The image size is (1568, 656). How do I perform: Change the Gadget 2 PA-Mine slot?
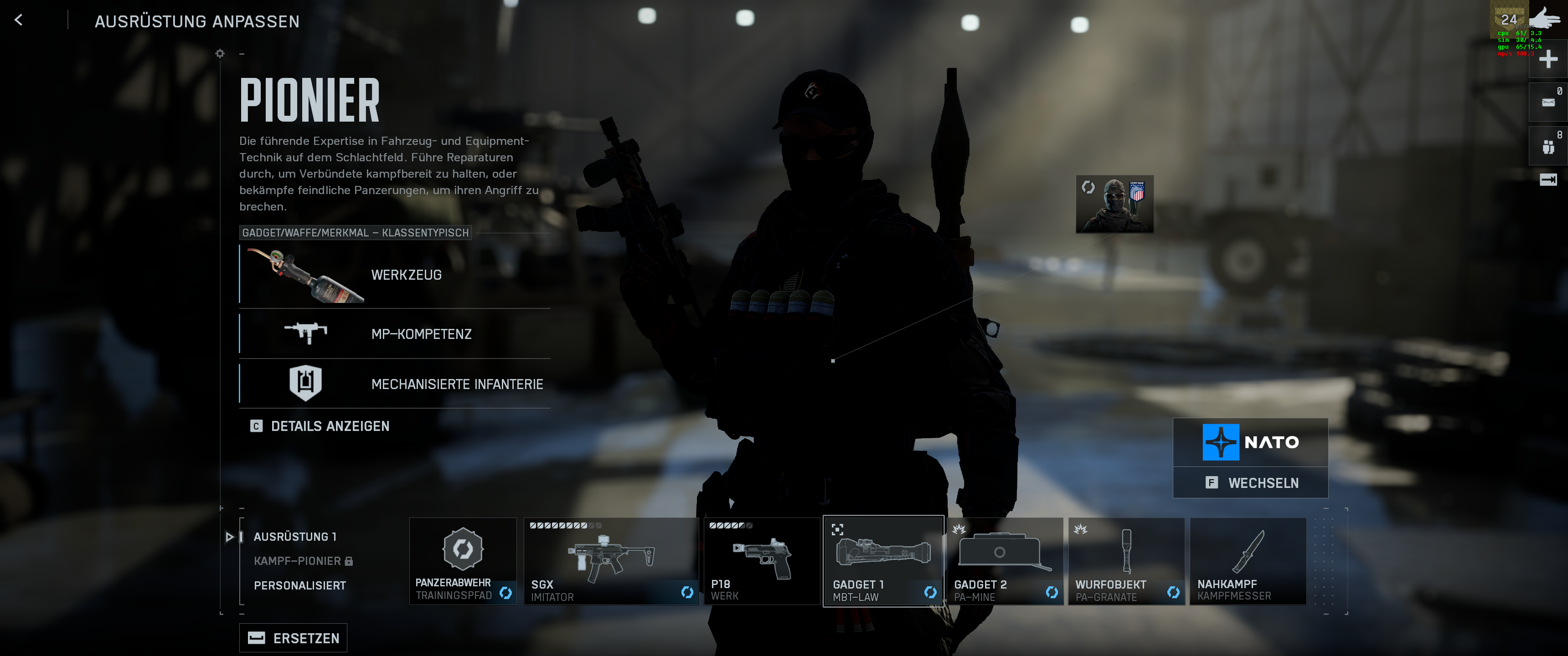tap(1005, 560)
